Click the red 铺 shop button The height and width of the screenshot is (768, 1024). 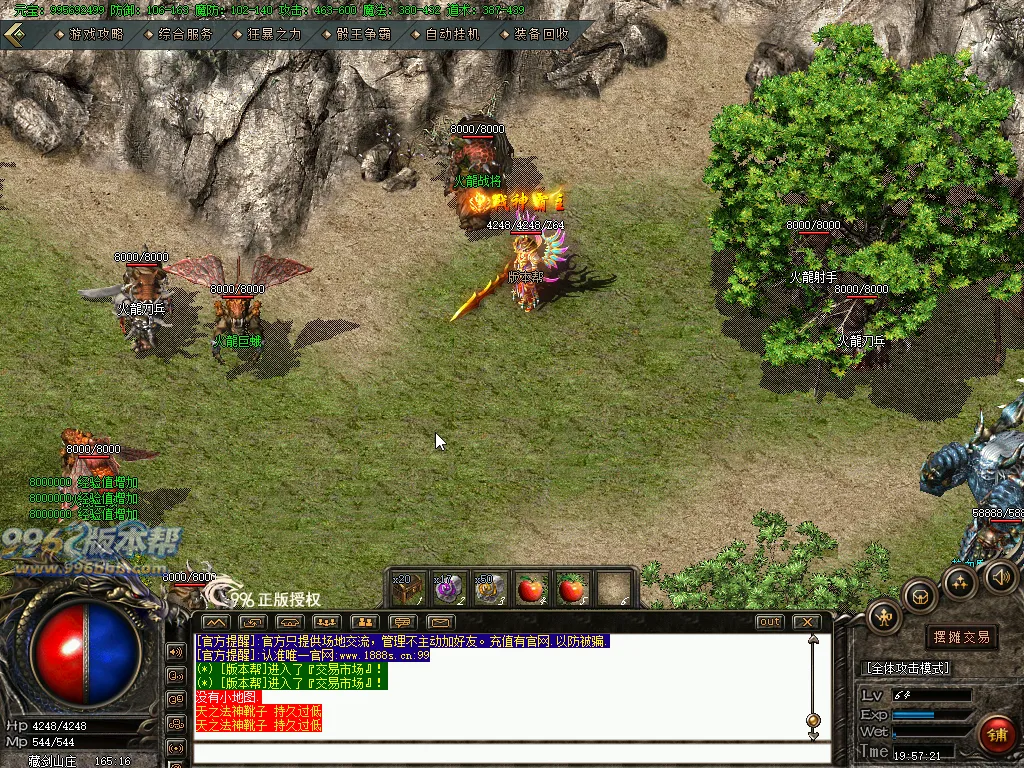click(x=996, y=735)
